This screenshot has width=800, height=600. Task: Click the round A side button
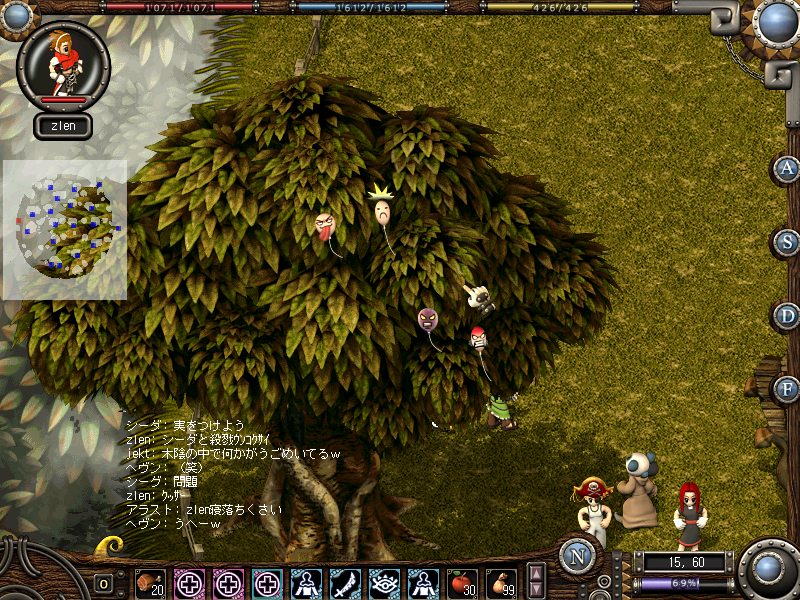coord(788,169)
